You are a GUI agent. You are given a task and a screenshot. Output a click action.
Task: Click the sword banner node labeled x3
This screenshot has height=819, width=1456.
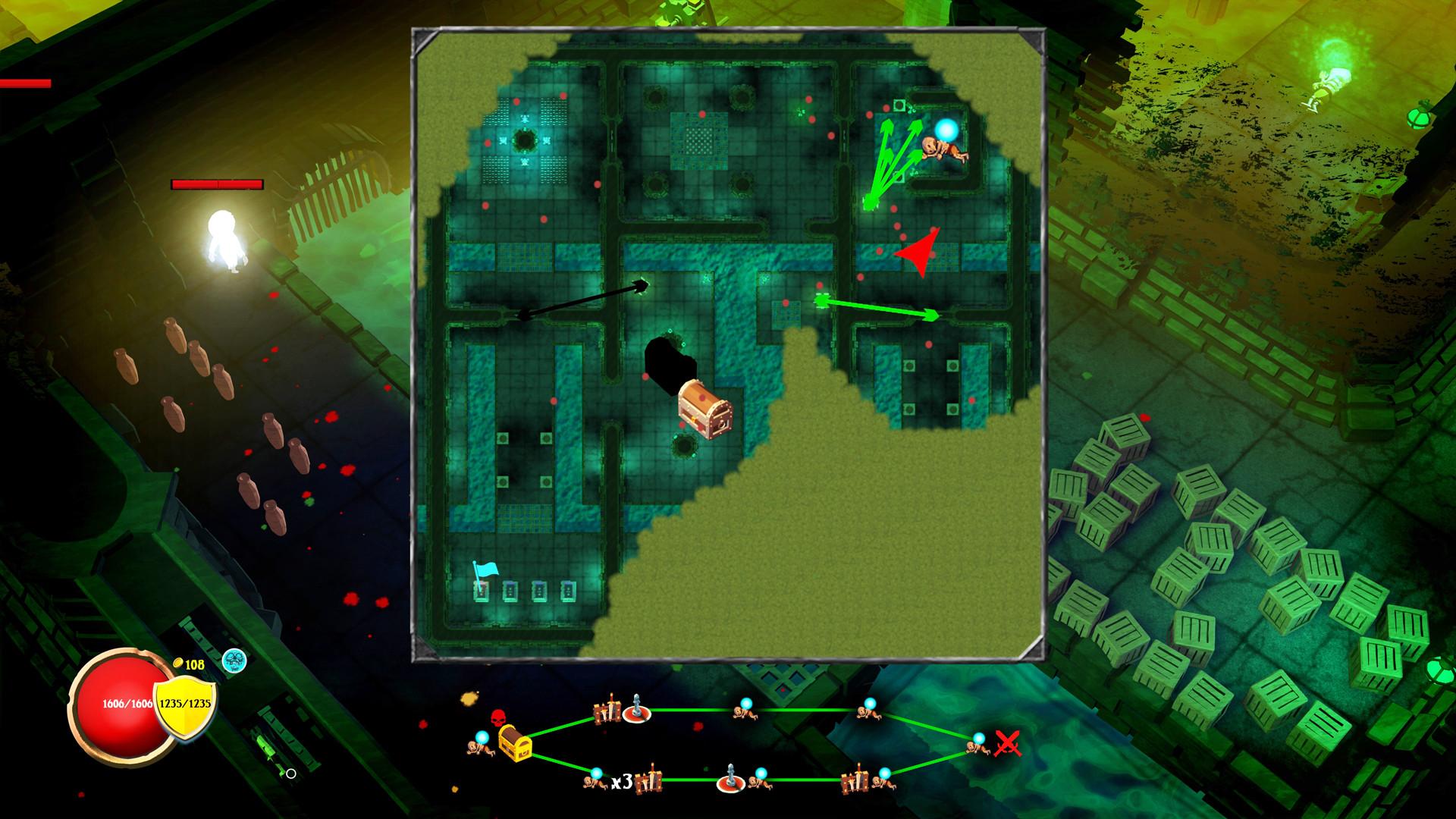coord(651,781)
